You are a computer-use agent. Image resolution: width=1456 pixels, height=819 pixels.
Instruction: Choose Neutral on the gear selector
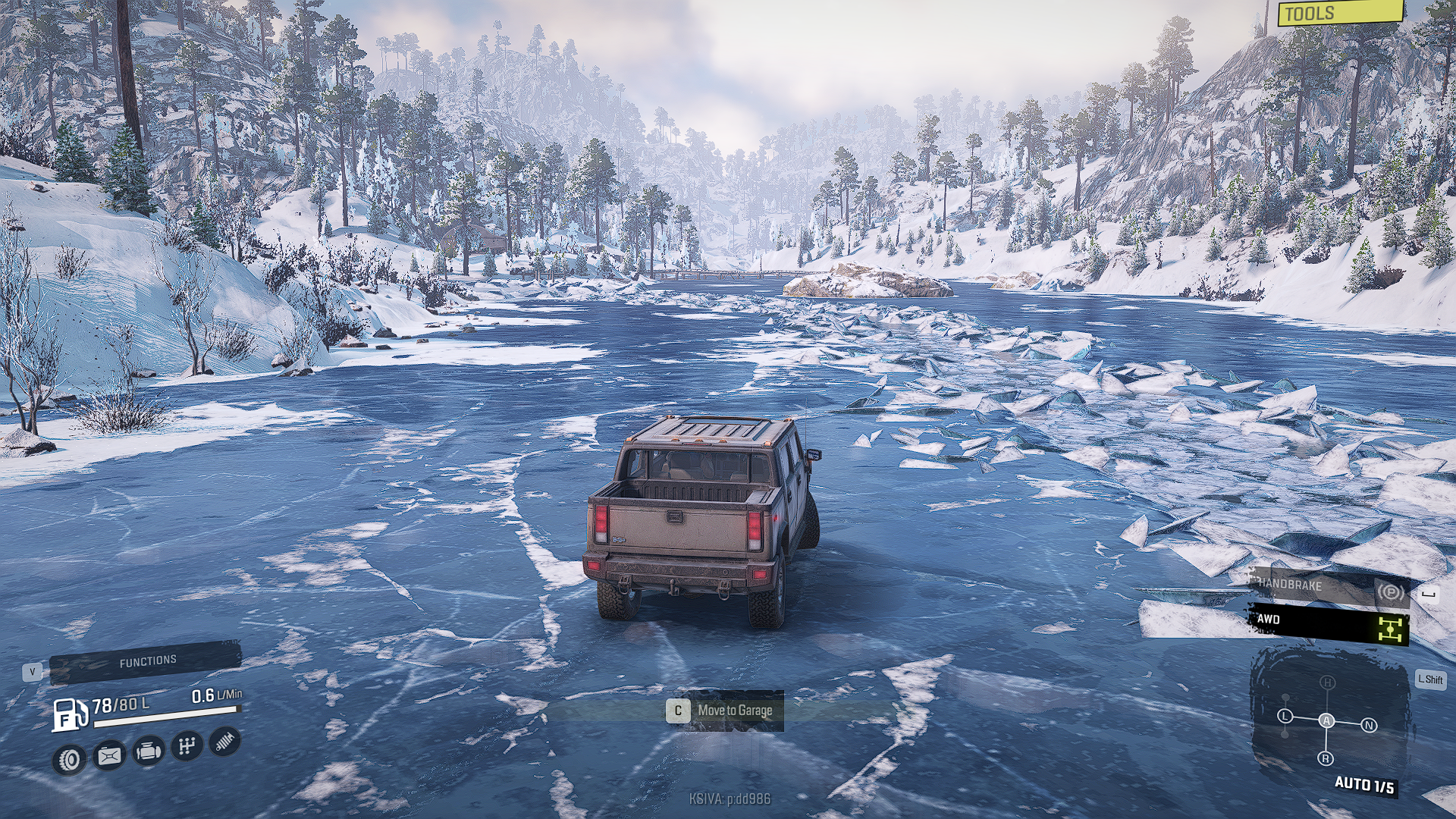coord(1369,726)
